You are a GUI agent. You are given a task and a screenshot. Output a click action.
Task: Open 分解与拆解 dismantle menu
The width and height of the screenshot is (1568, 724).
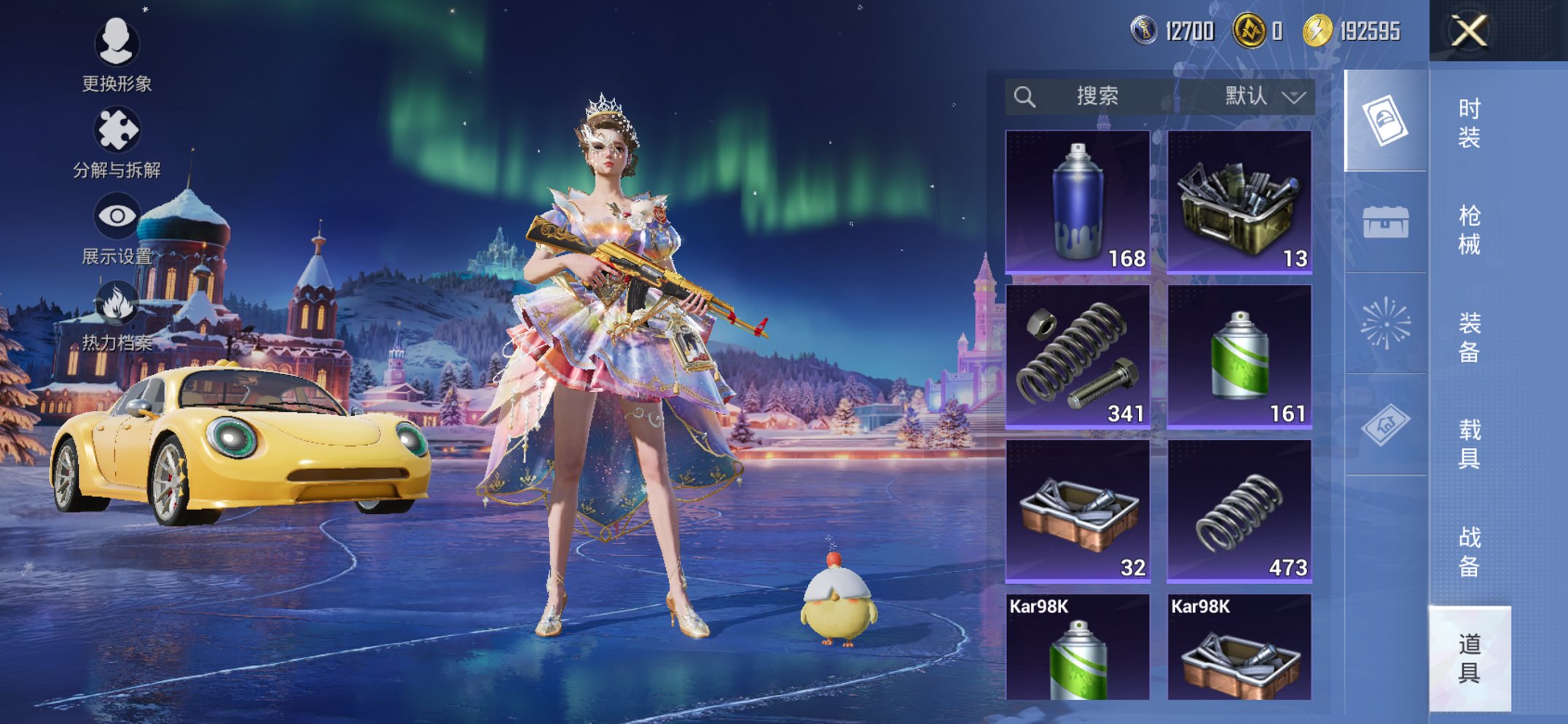pyautogui.click(x=117, y=143)
